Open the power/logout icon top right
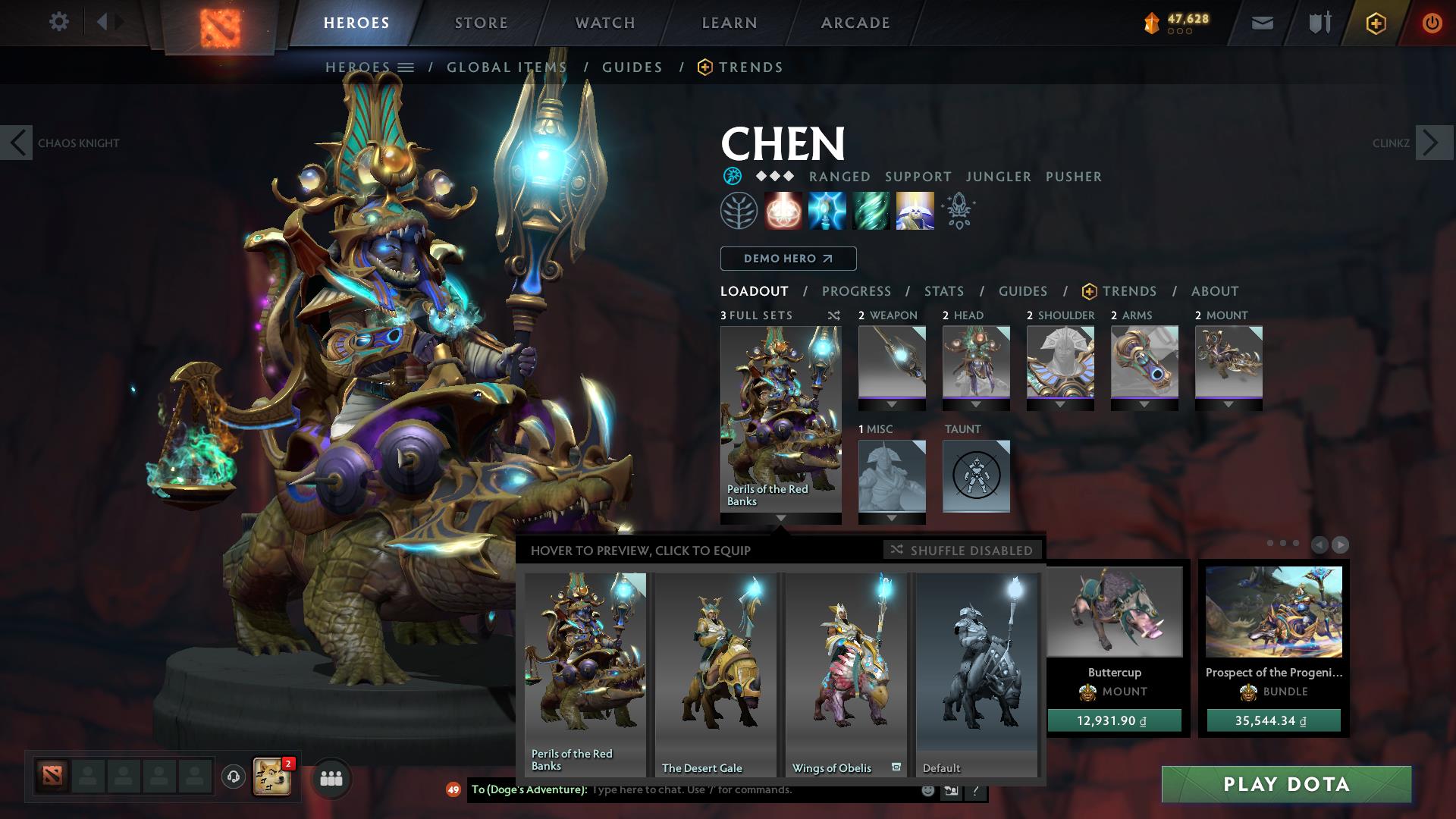Image resolution: width=1456 pixels, height=819 pixels. [1432, 24]
